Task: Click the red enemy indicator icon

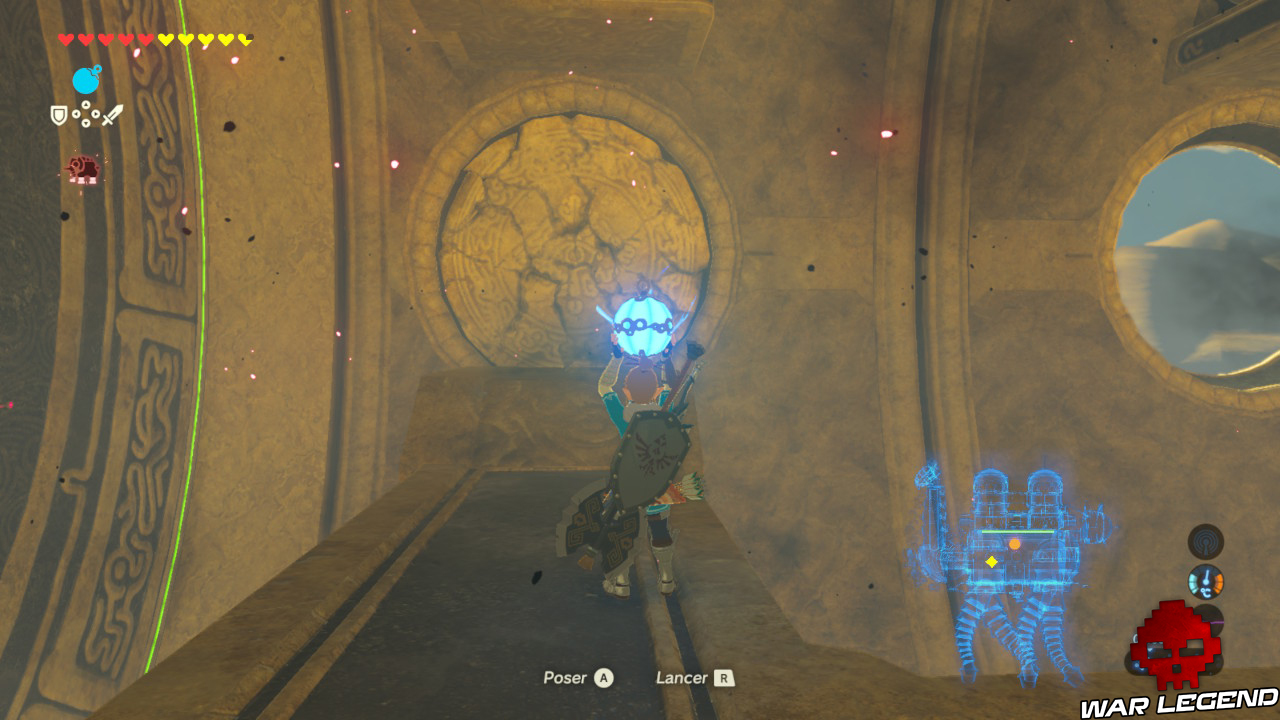Action: (84, 167)
